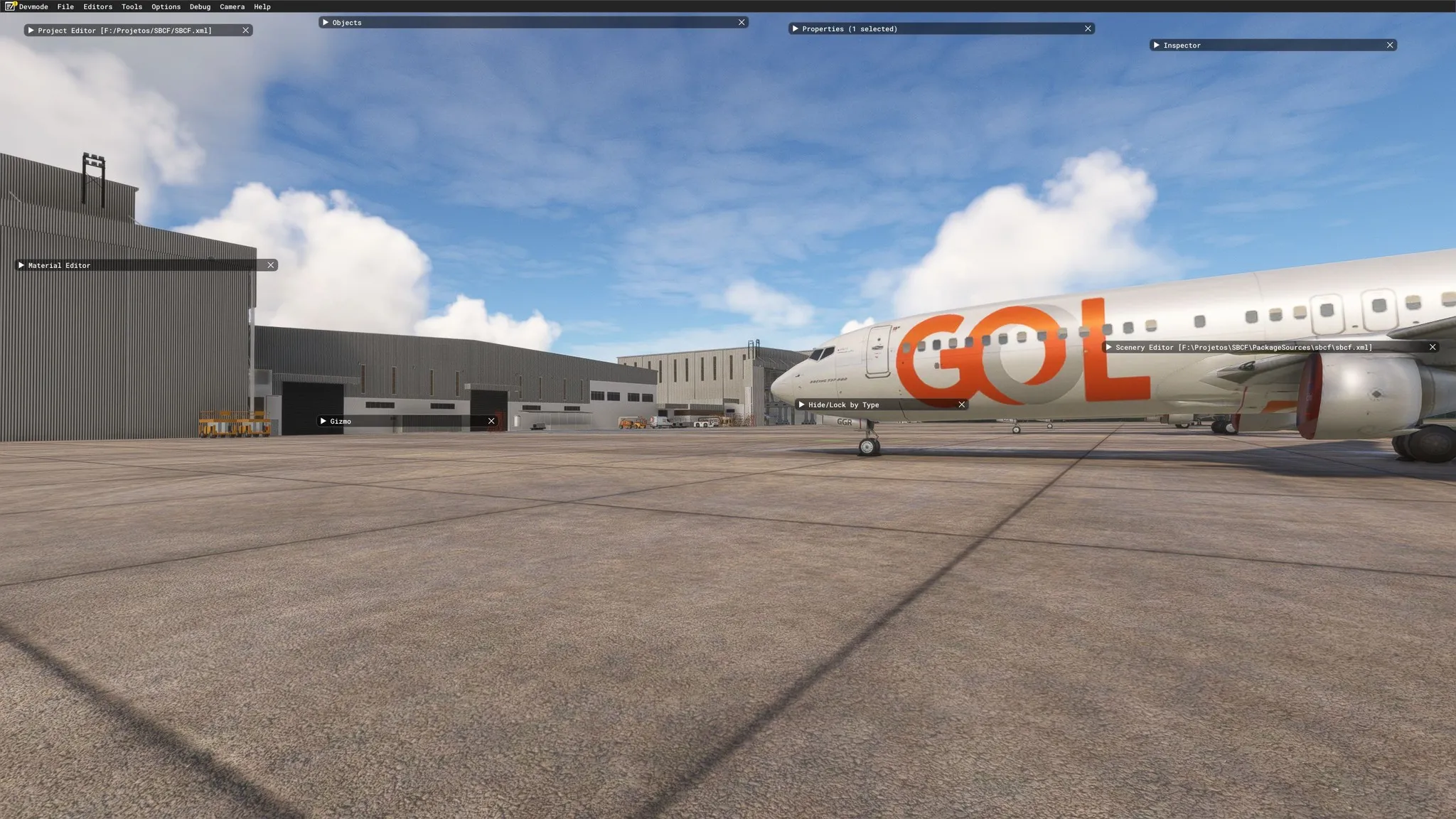Image resolution: width=1456 pixels, height=819 pixels.
Task: Close the Properties window
Action: (1088, 29)
